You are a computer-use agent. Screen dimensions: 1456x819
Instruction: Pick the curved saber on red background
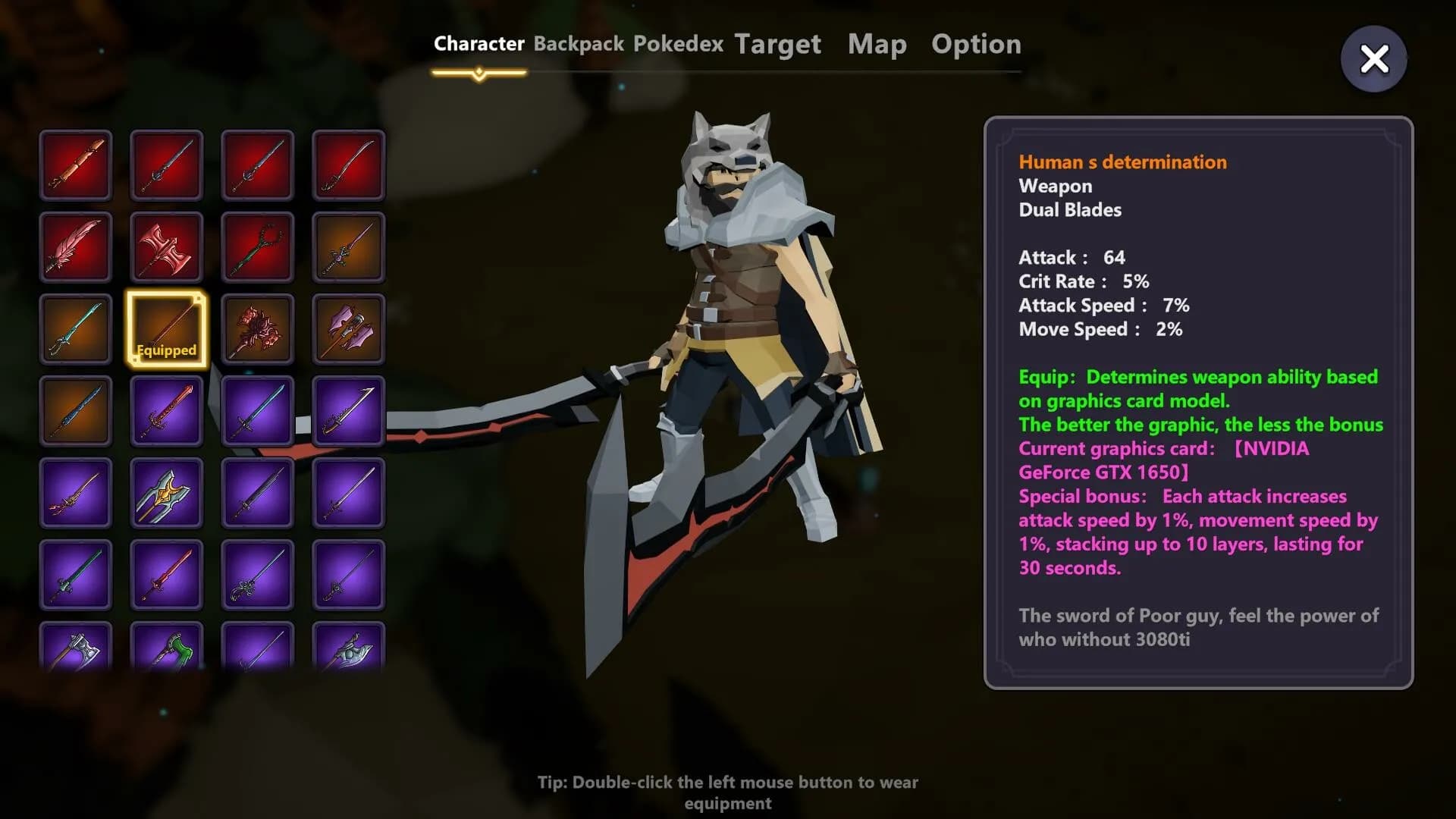coord(348,165)
